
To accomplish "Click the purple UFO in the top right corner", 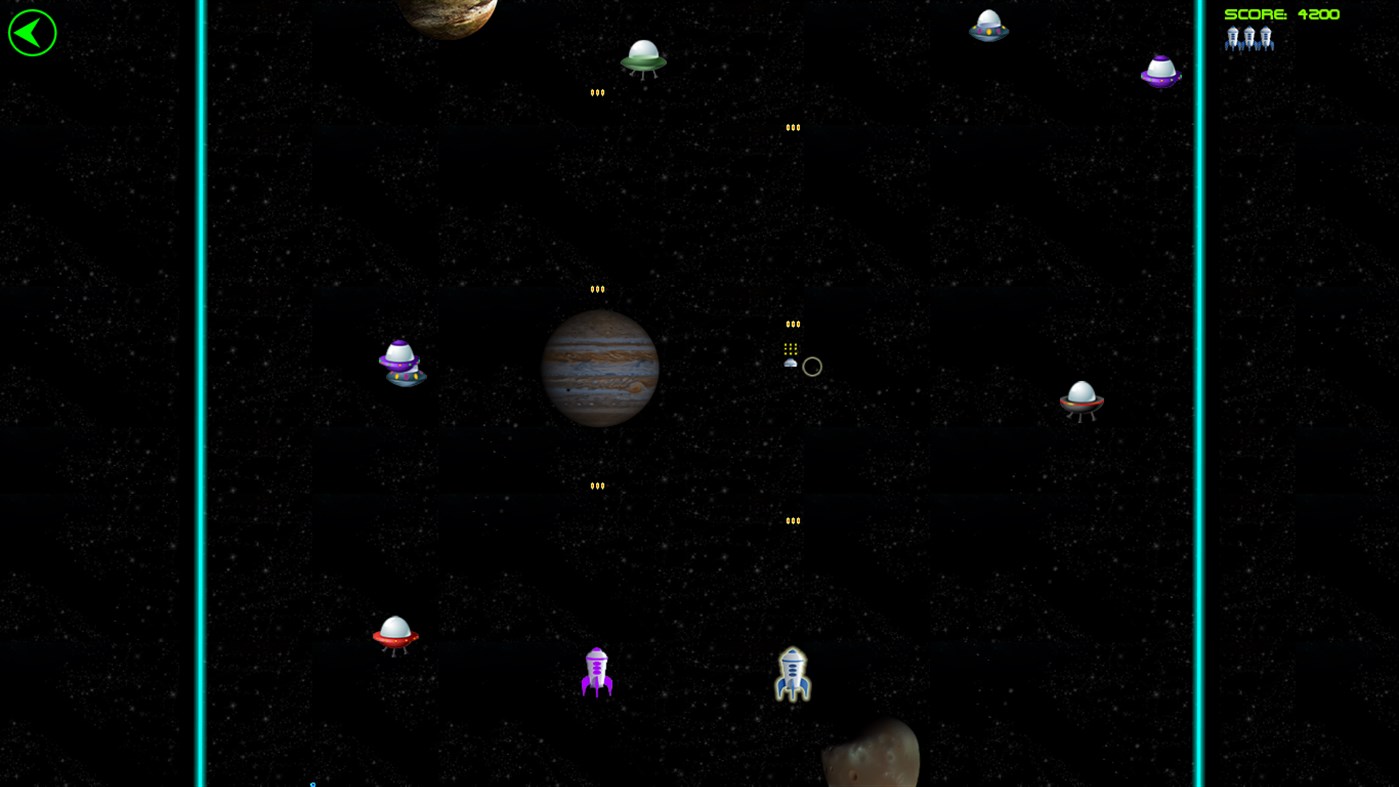I will point(1160,69).
